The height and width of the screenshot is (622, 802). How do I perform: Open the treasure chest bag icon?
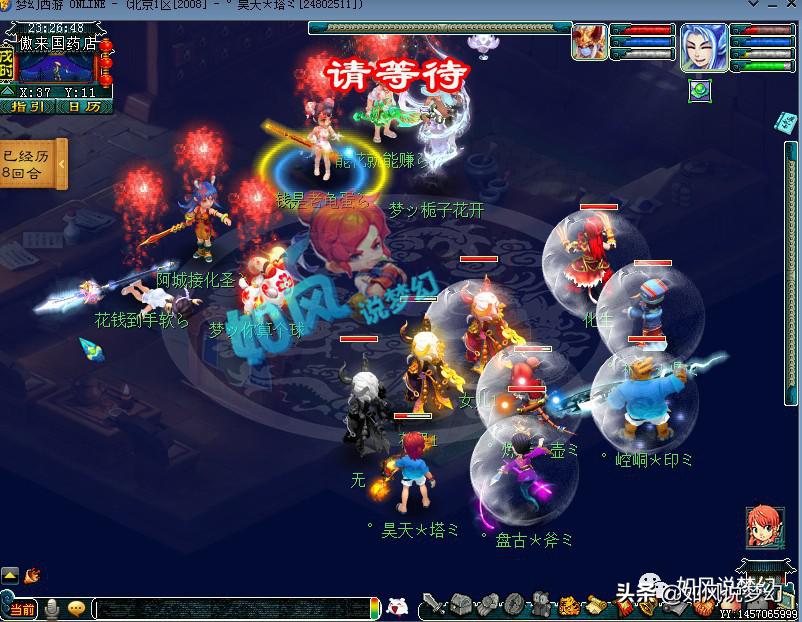[461, 604]
